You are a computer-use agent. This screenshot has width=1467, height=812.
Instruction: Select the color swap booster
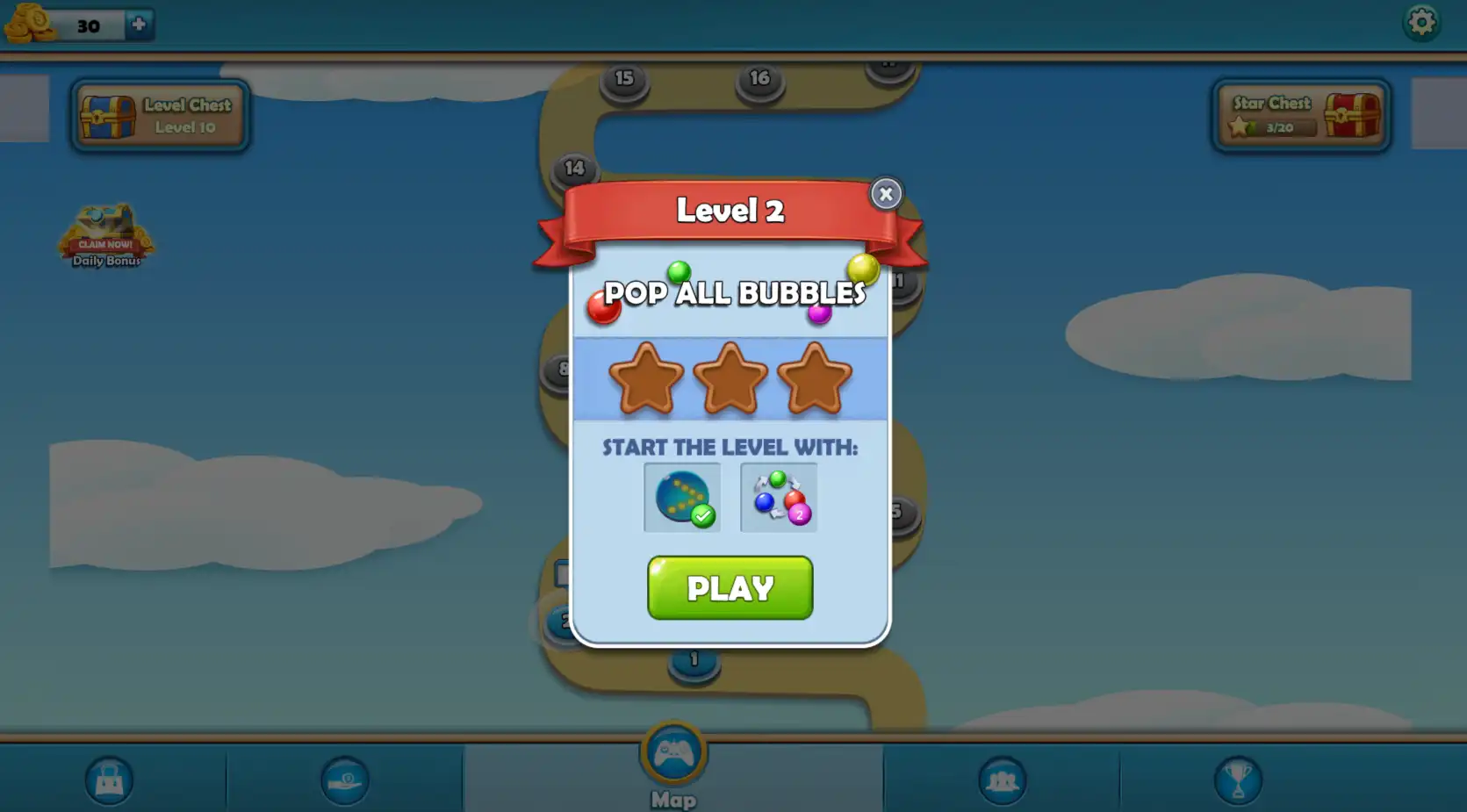click(x=778, y=497)
